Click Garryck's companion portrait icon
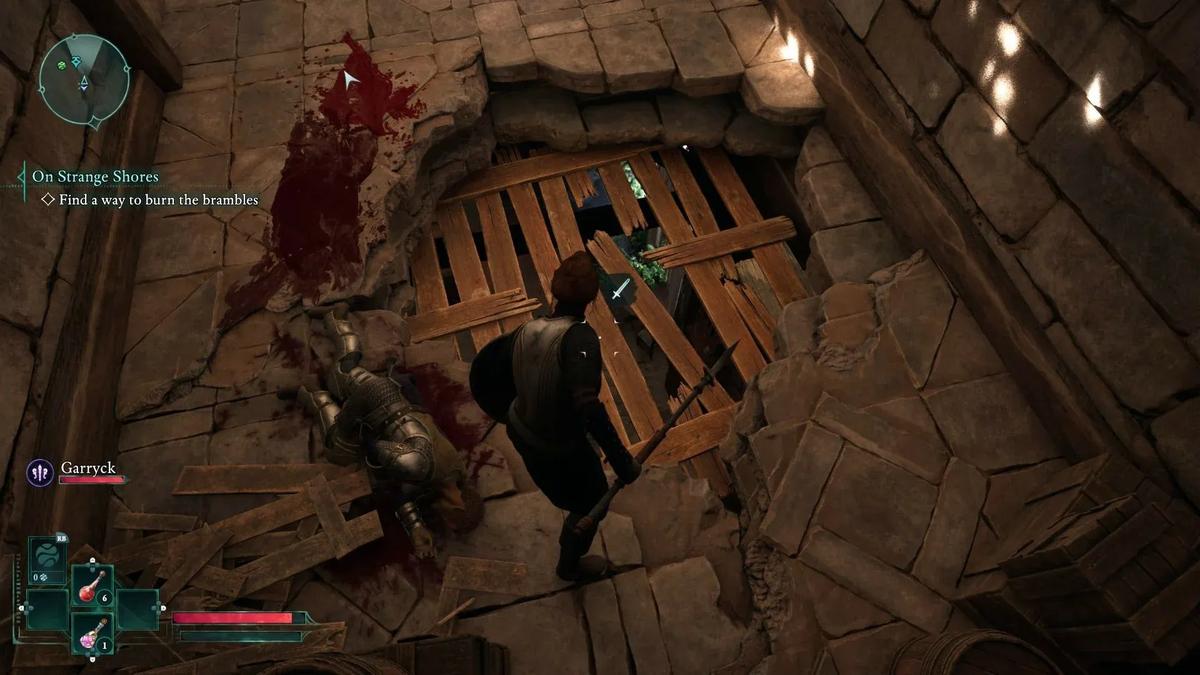The image size is (1200, 675). click(40, 472)
